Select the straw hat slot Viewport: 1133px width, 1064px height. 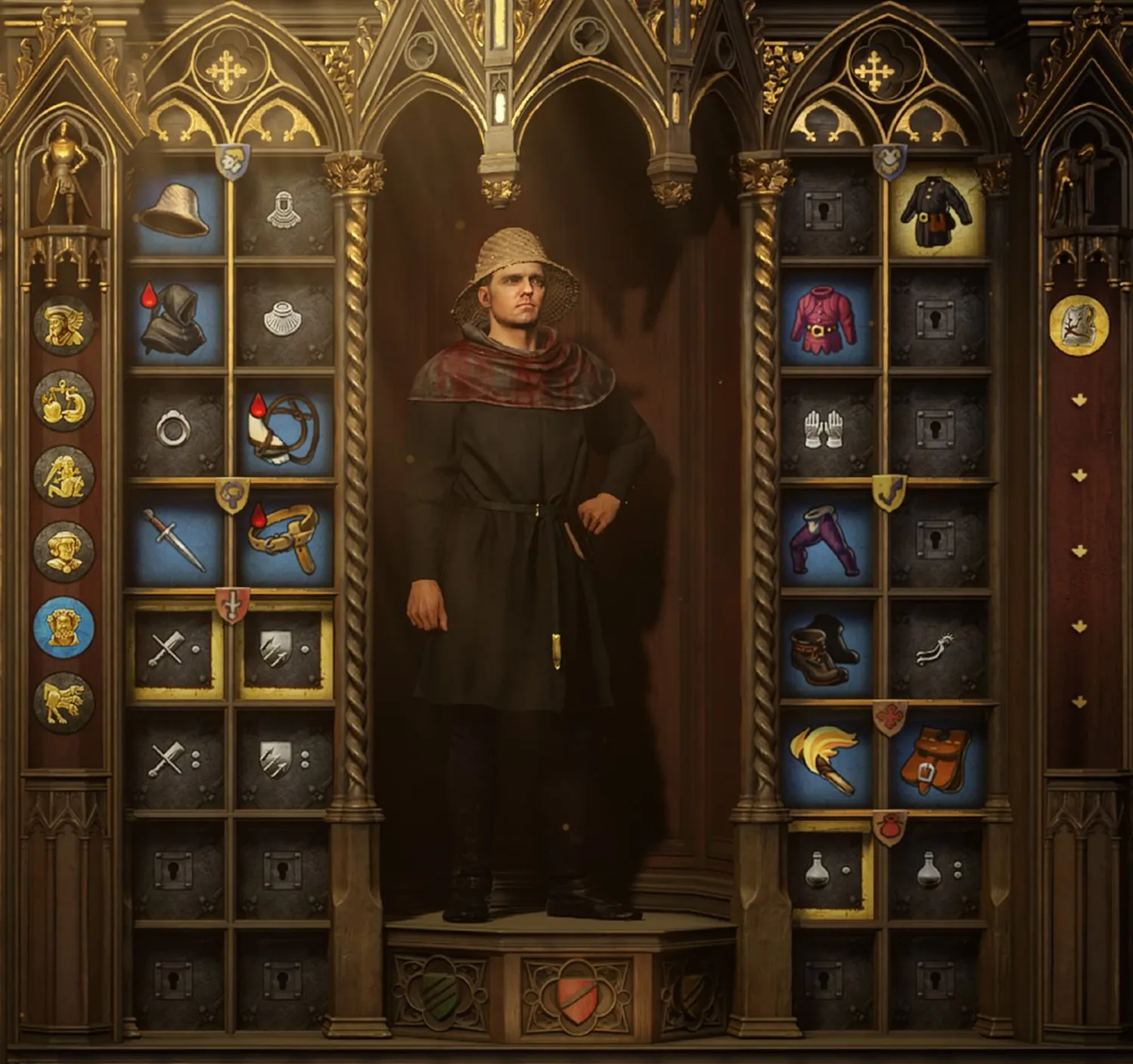(175, 211)
